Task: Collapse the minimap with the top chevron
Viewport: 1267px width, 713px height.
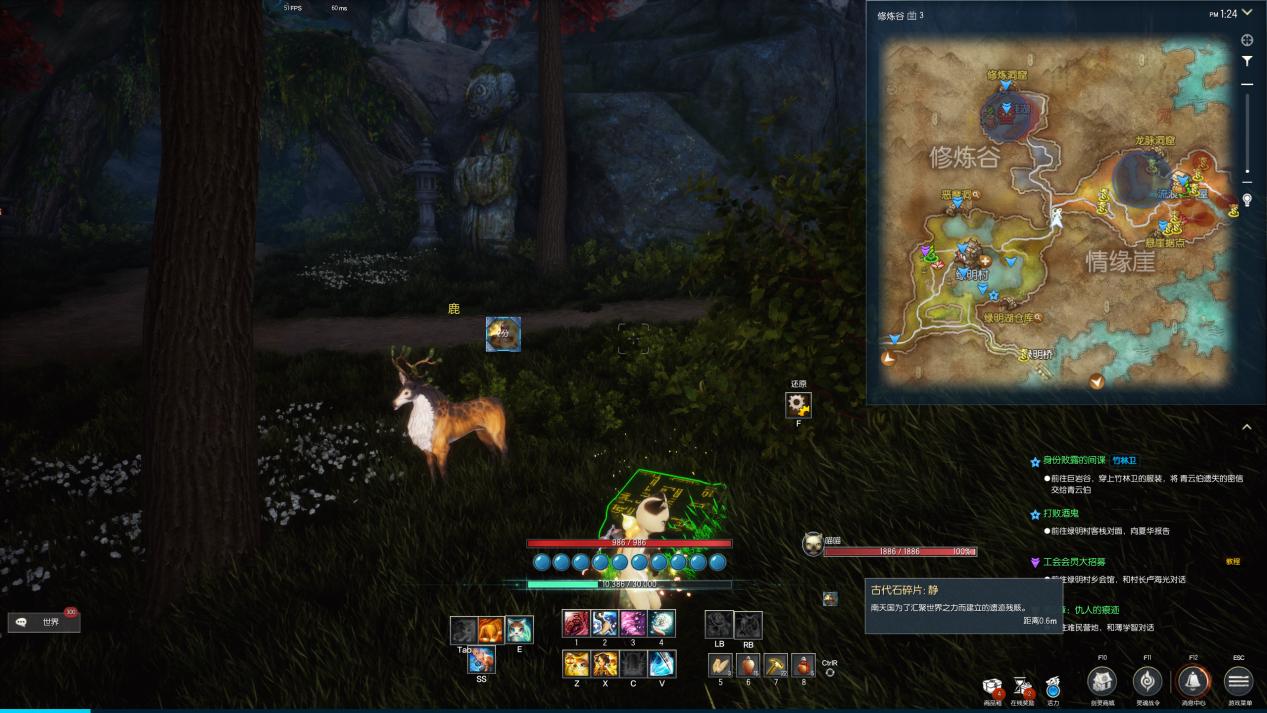Action: [1247, 13]
